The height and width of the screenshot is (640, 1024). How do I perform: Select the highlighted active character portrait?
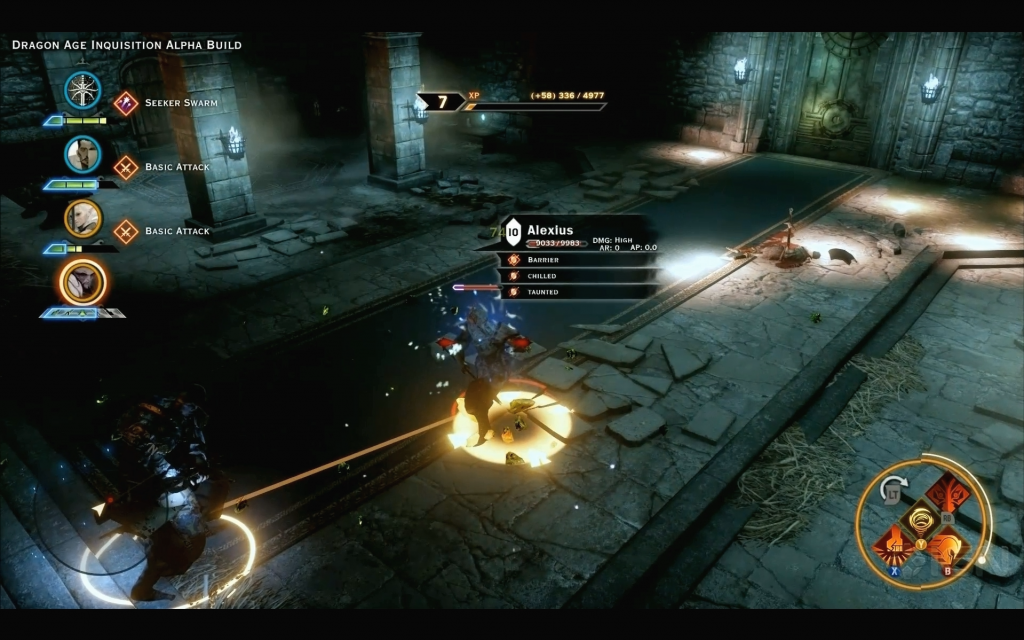click(83, 282)
